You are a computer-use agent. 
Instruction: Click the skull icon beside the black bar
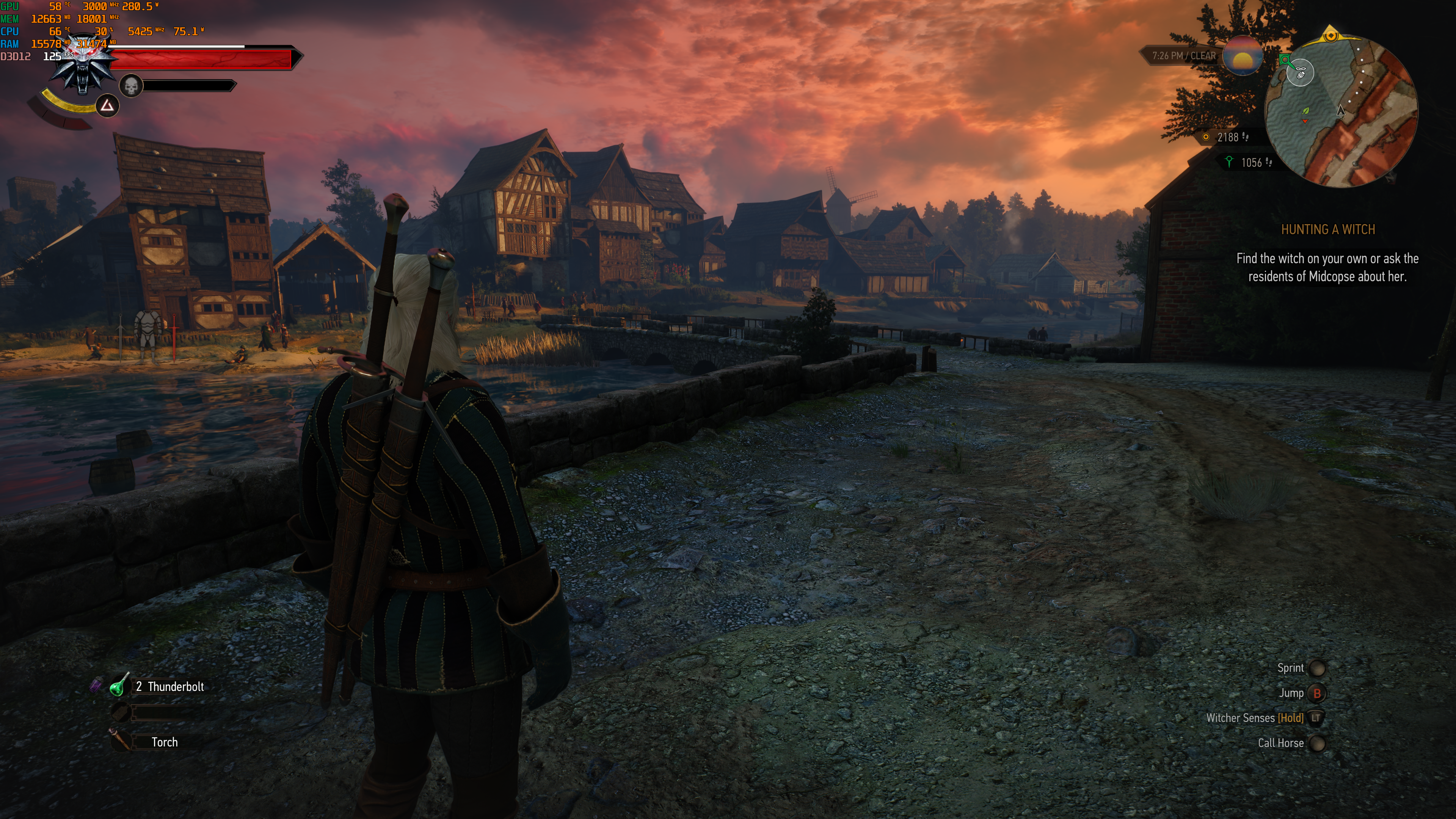[x=131, y=86]
